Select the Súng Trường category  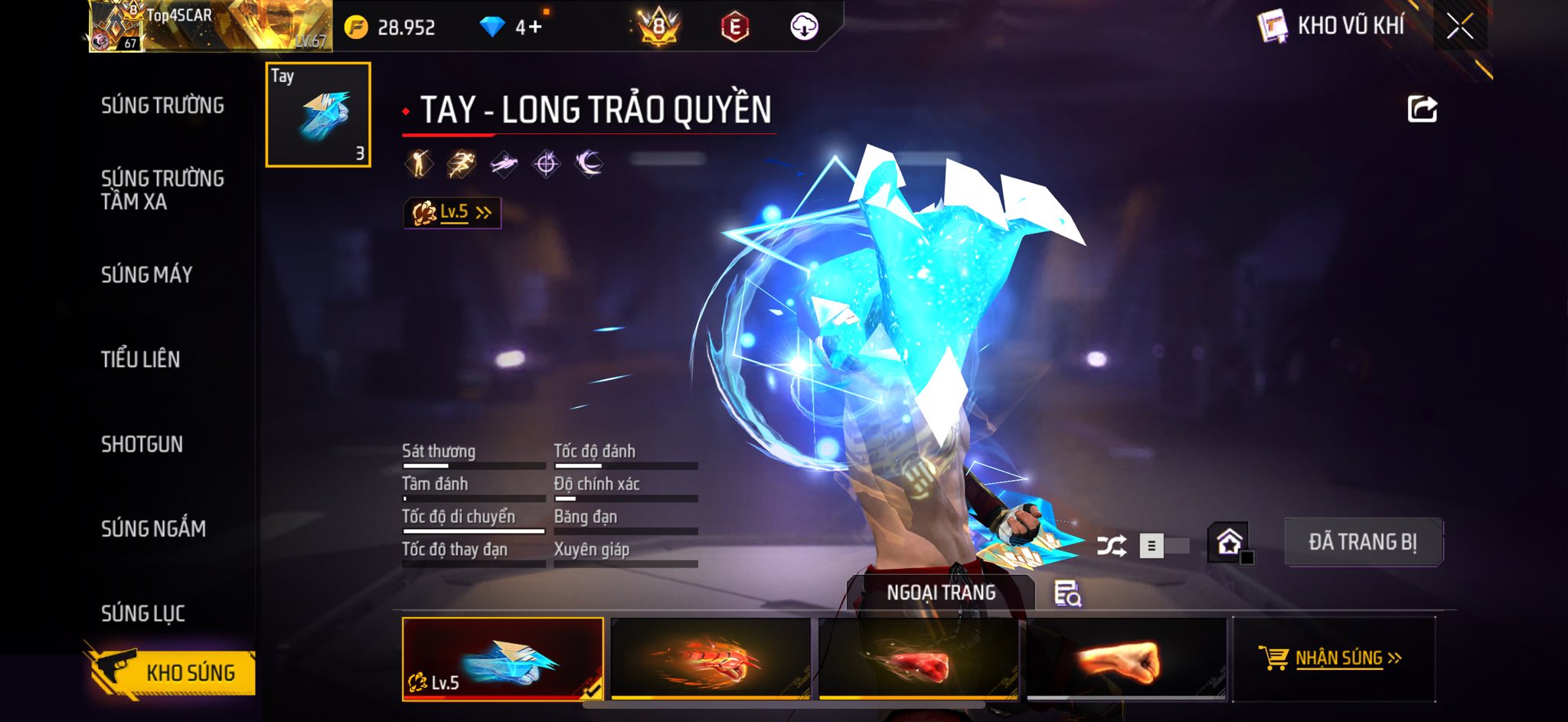[x=162, y=106]
